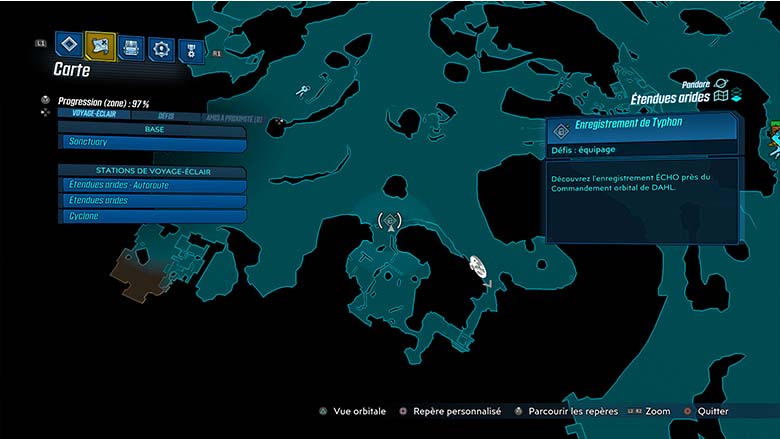The image size is (780, 439).
Task: Open the medal challenges tab icon
Action: coord(190,49)
